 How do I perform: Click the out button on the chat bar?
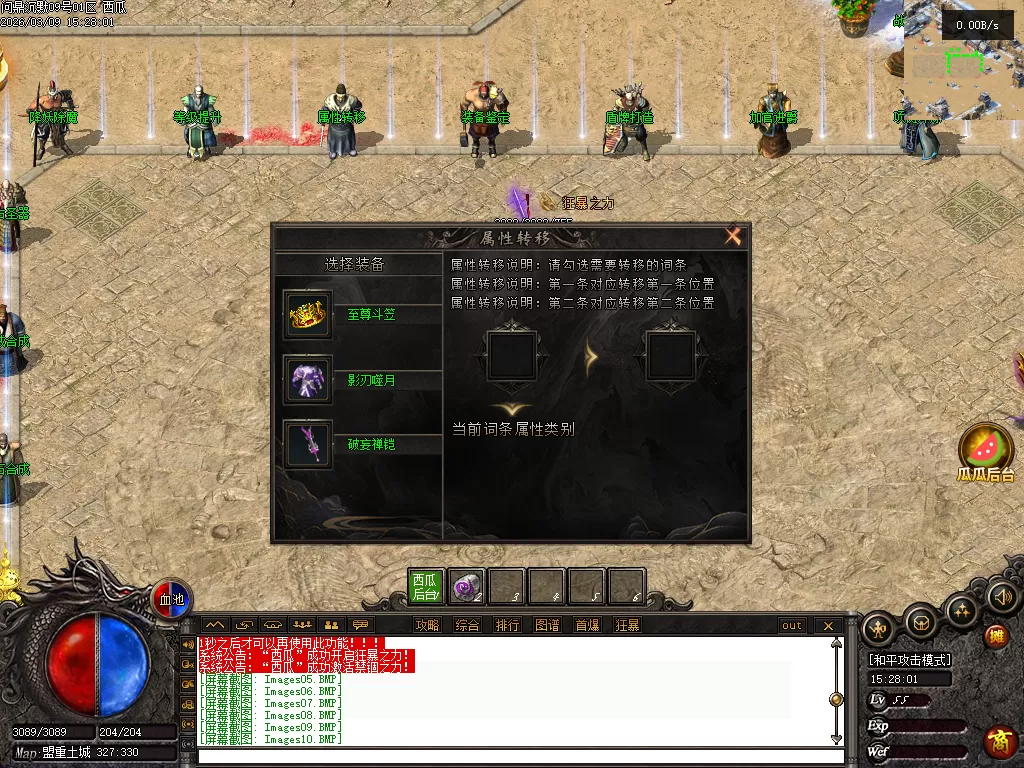pos(792,626)
